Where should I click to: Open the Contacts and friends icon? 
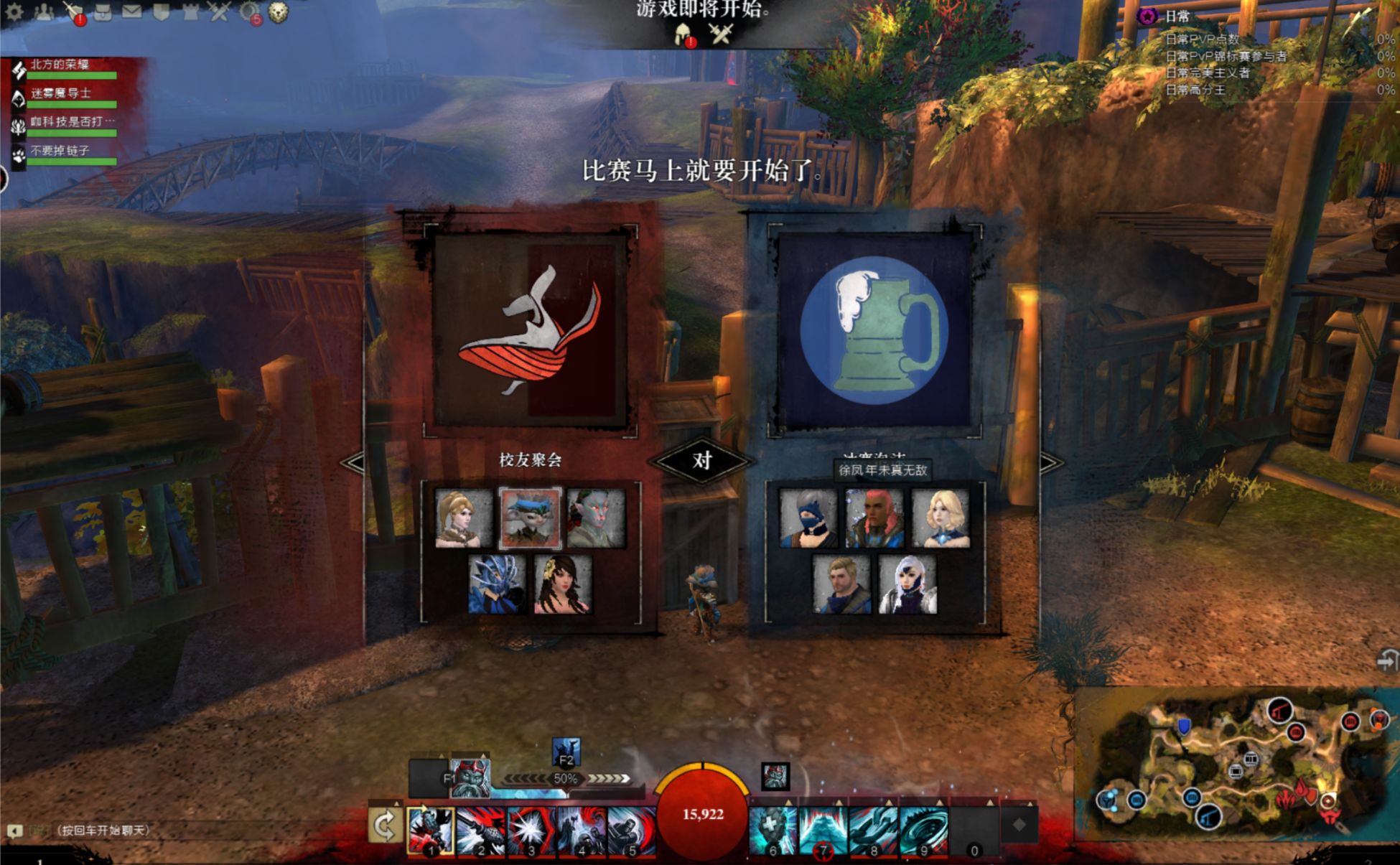click(x=45, y=11)
